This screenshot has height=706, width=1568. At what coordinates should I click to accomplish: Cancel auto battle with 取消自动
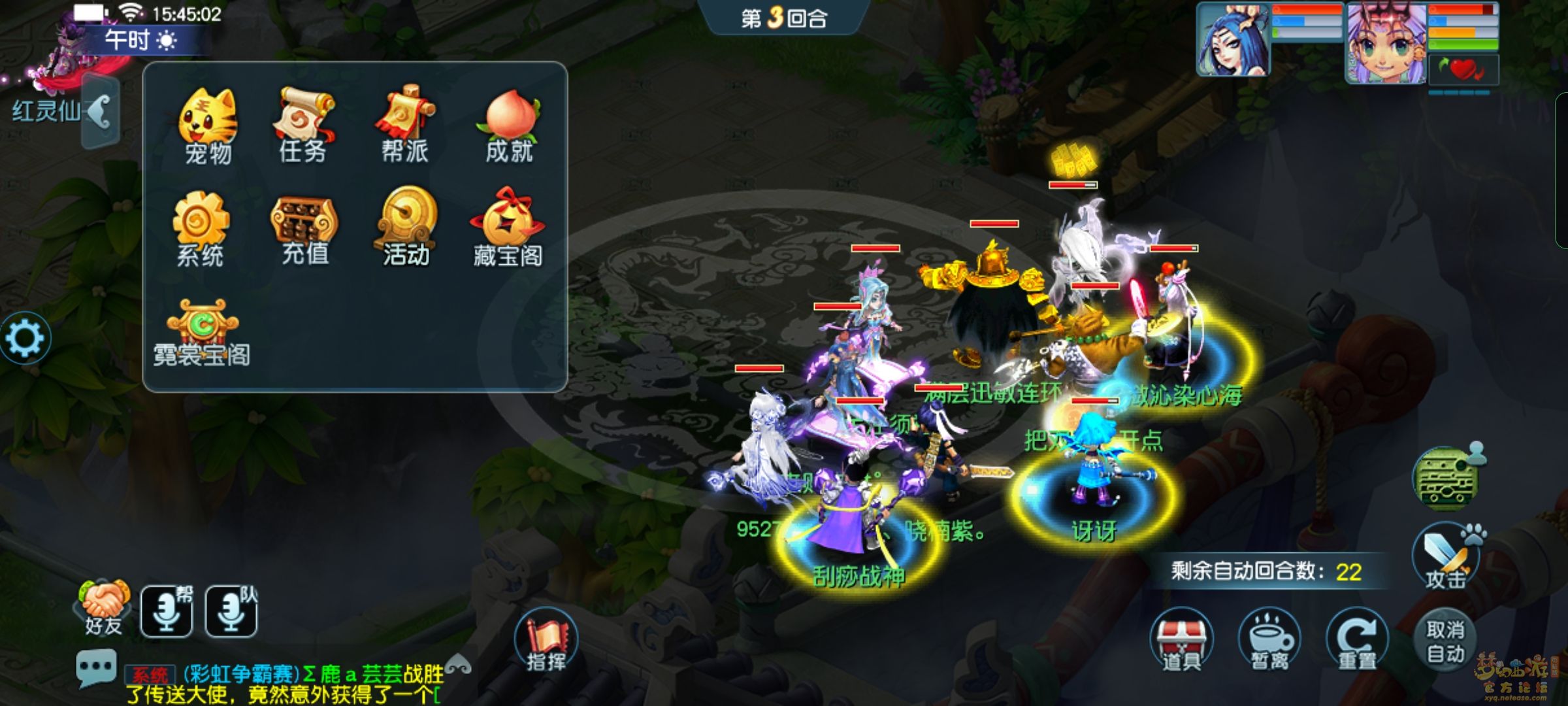tap(1445, 641)
